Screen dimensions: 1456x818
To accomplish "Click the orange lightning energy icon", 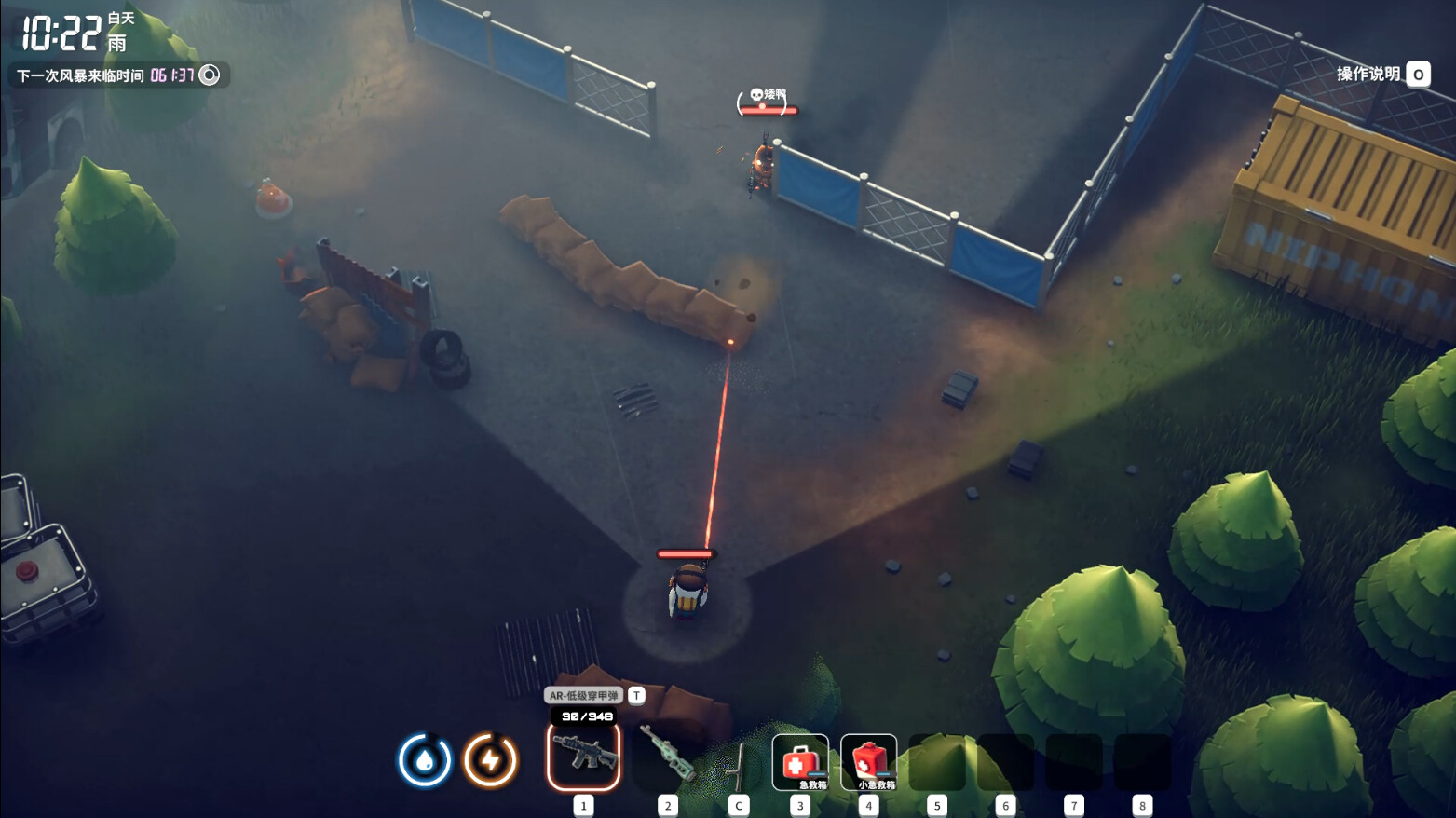I will click(490, 760).
